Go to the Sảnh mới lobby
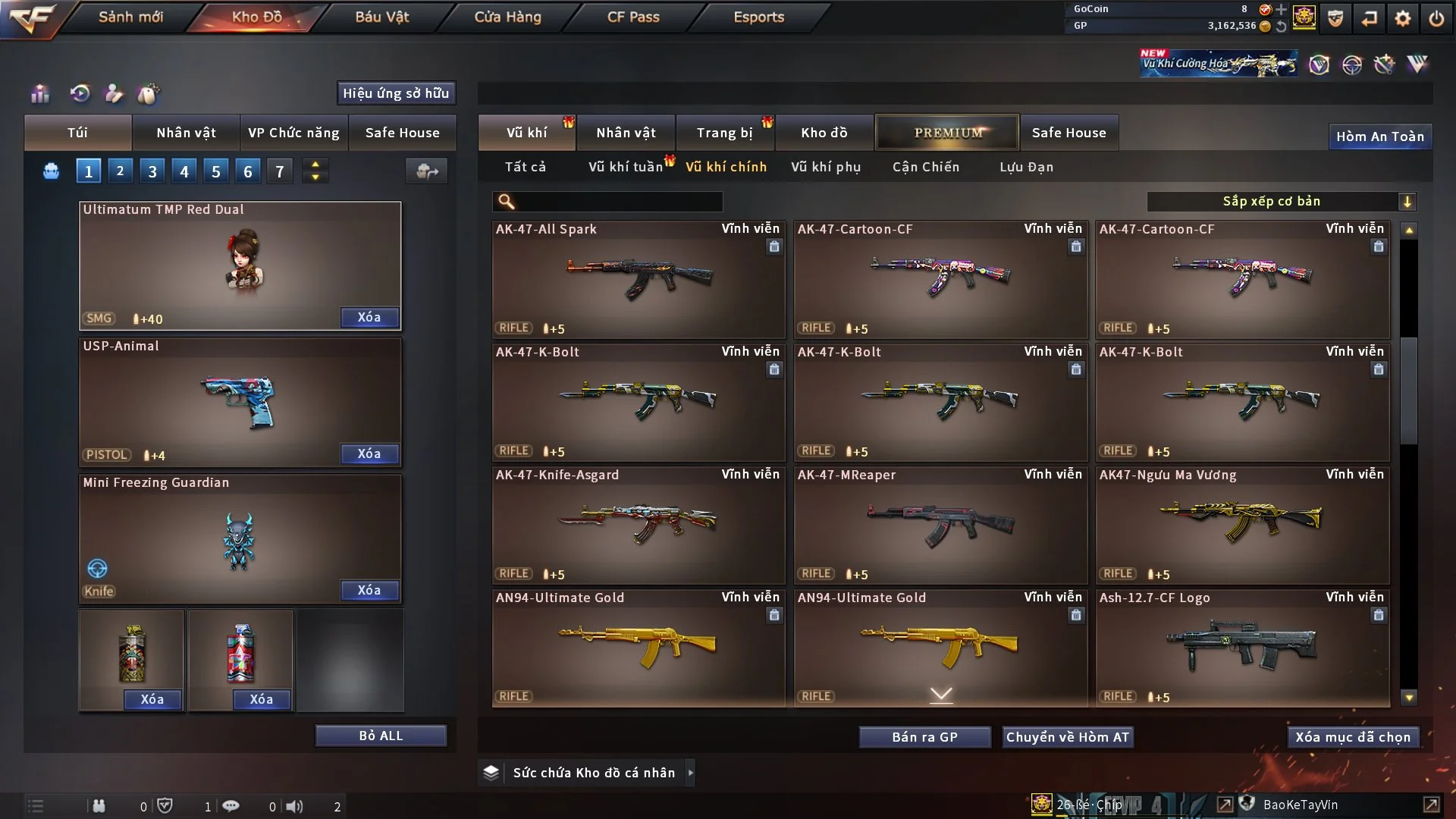Viewport: 1456px width, 819px height. [130, 17]
